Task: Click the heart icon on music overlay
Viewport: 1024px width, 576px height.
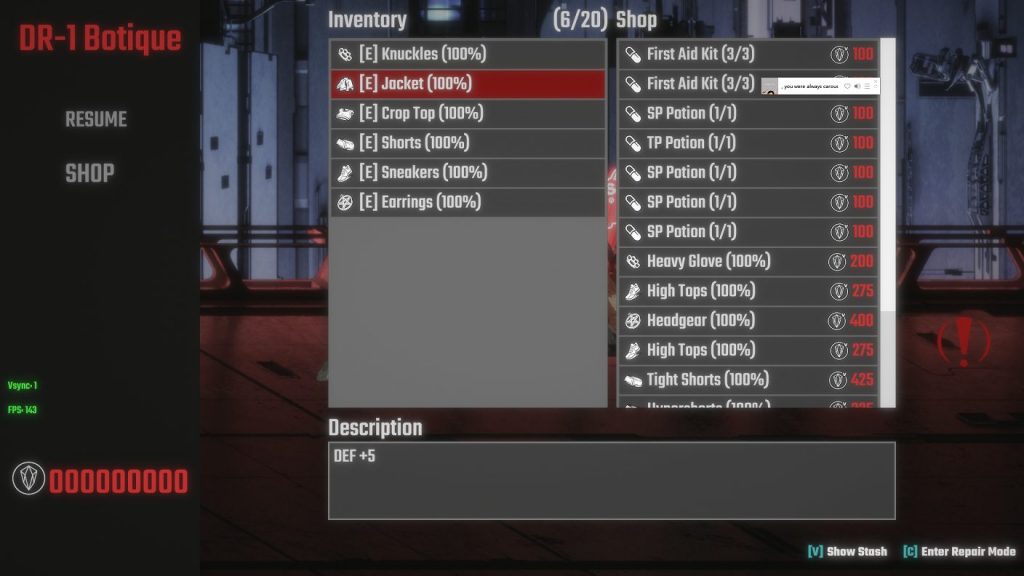Action: pyautogui.click(x=847, y=87)
